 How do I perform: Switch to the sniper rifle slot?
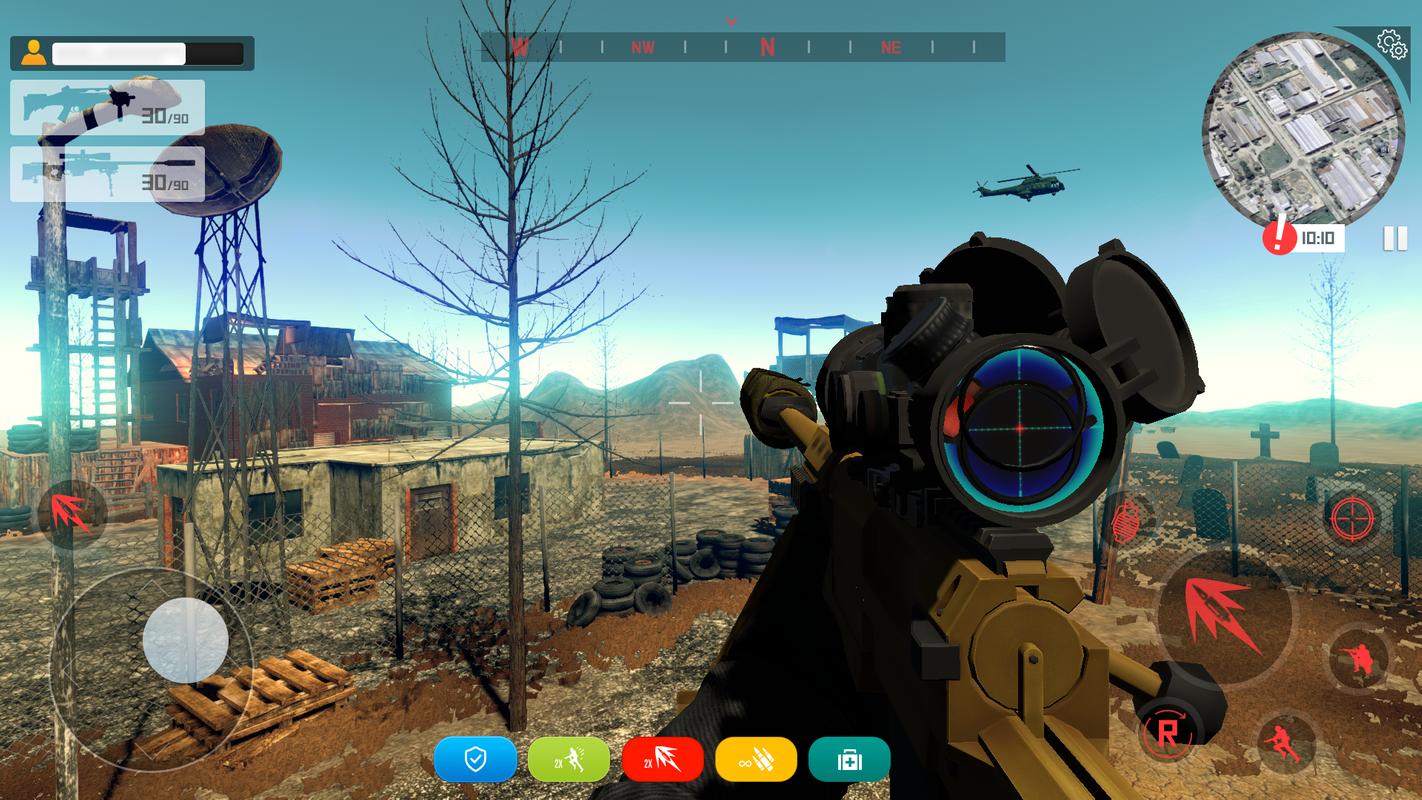(x=107, y=174)
